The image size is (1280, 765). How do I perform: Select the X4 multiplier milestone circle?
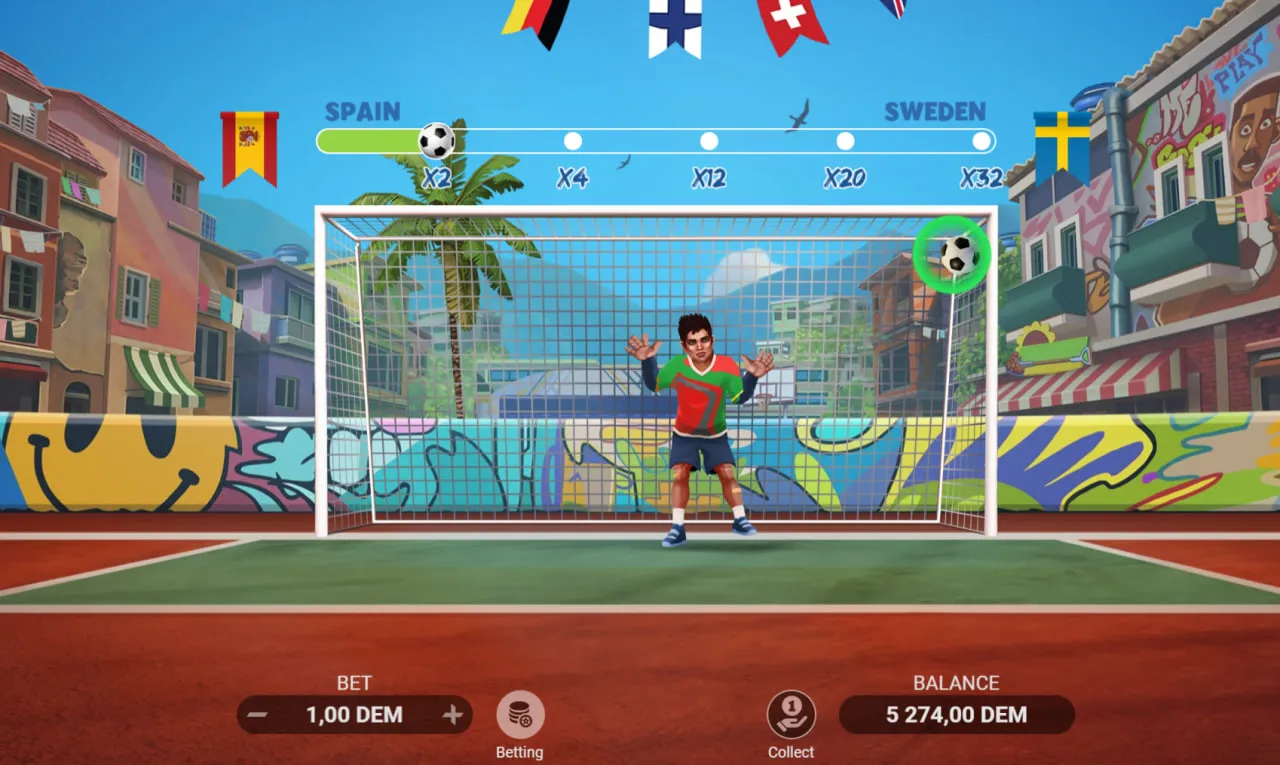point(573,141)
